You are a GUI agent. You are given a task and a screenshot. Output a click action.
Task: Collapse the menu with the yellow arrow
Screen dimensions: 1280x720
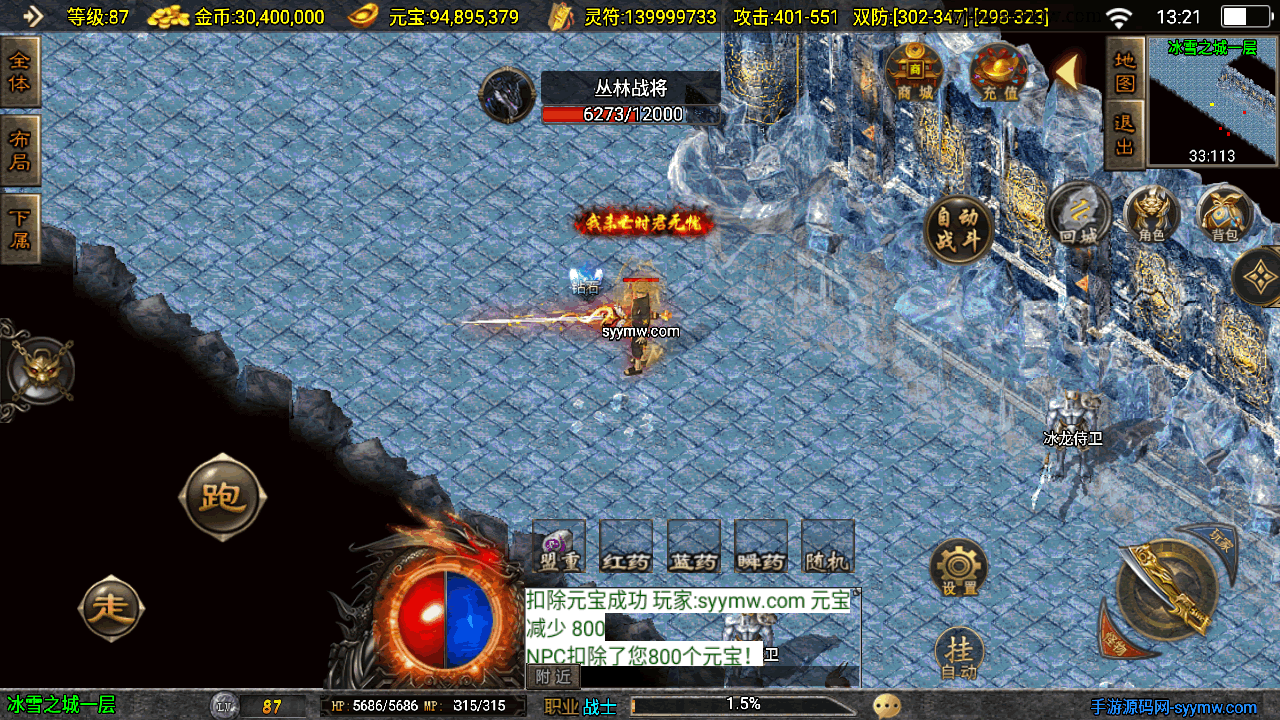(x=1067, y=72)
